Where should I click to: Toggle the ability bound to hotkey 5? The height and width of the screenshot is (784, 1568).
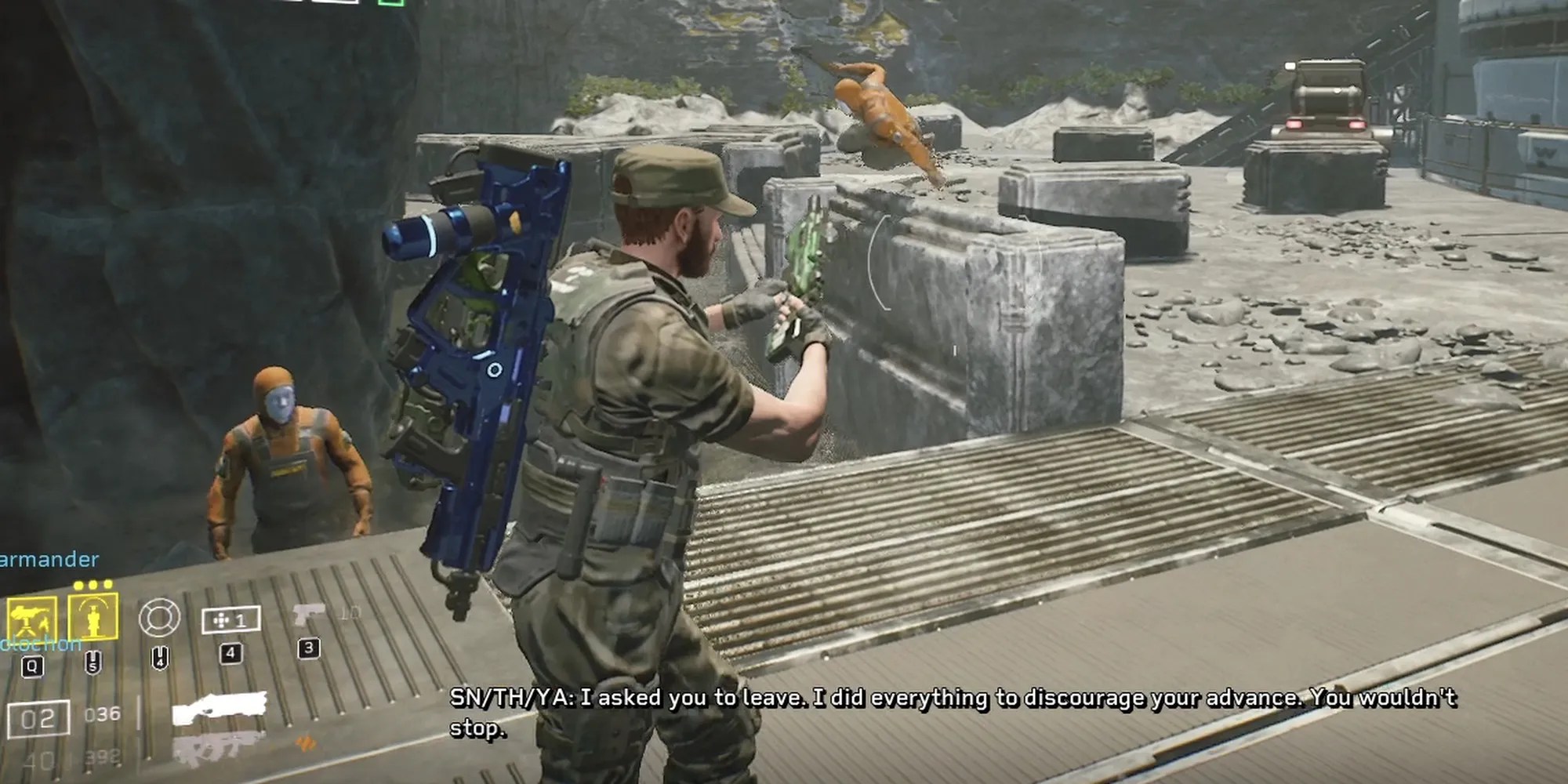[93, 660]
